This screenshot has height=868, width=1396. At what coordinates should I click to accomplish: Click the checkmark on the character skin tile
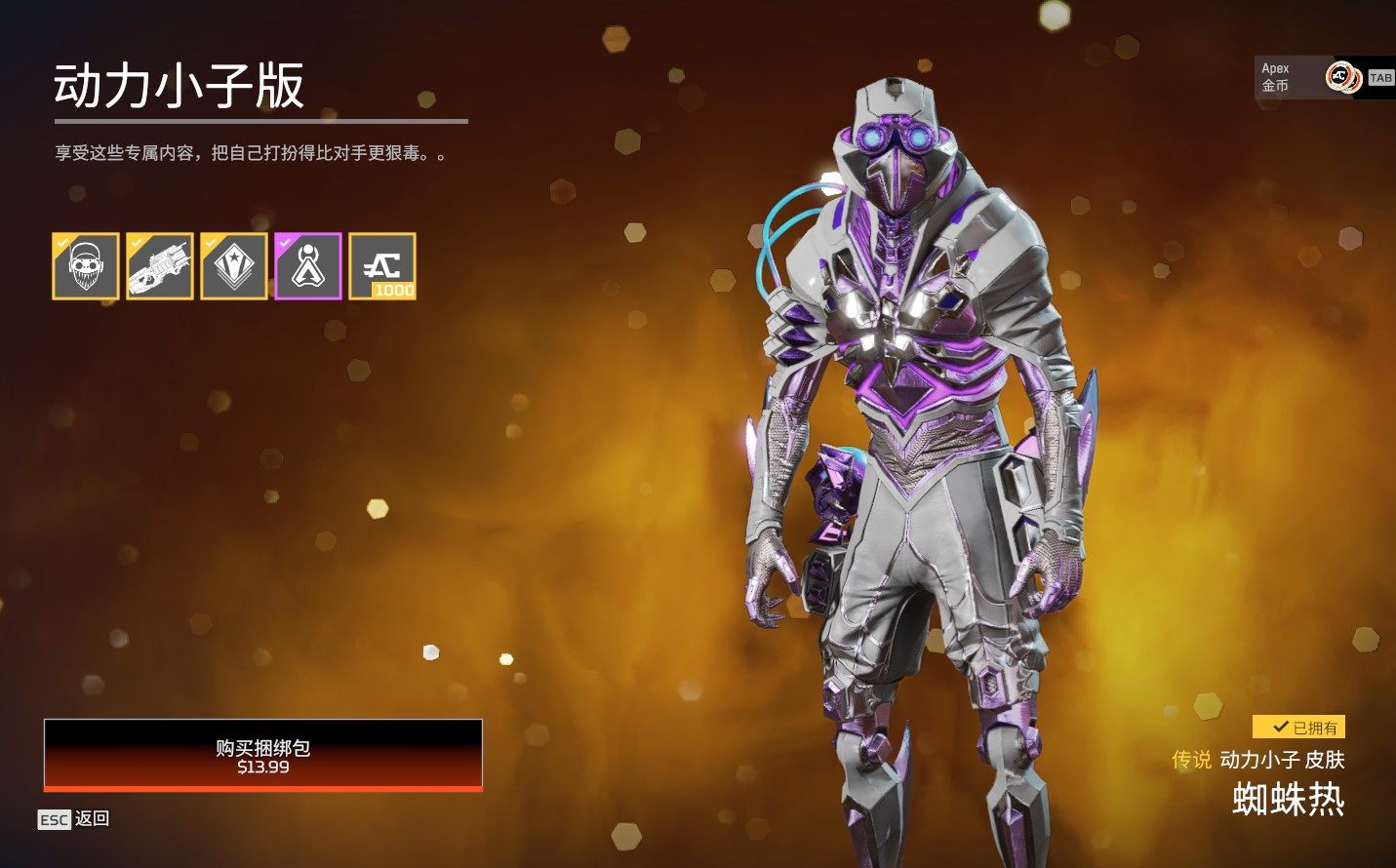click(x=60, y=240)
